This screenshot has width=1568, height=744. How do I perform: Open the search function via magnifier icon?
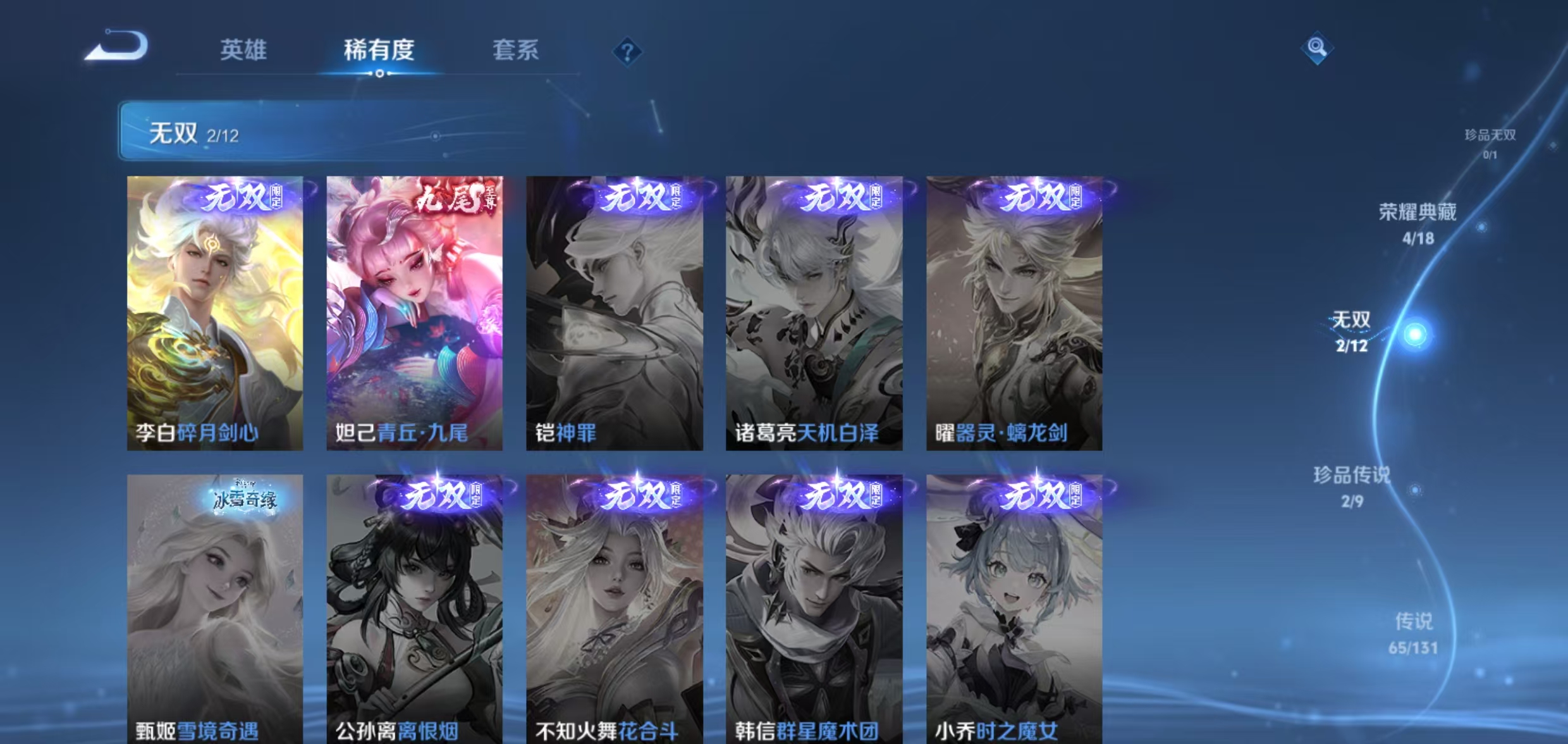(x=1318, y=46)
